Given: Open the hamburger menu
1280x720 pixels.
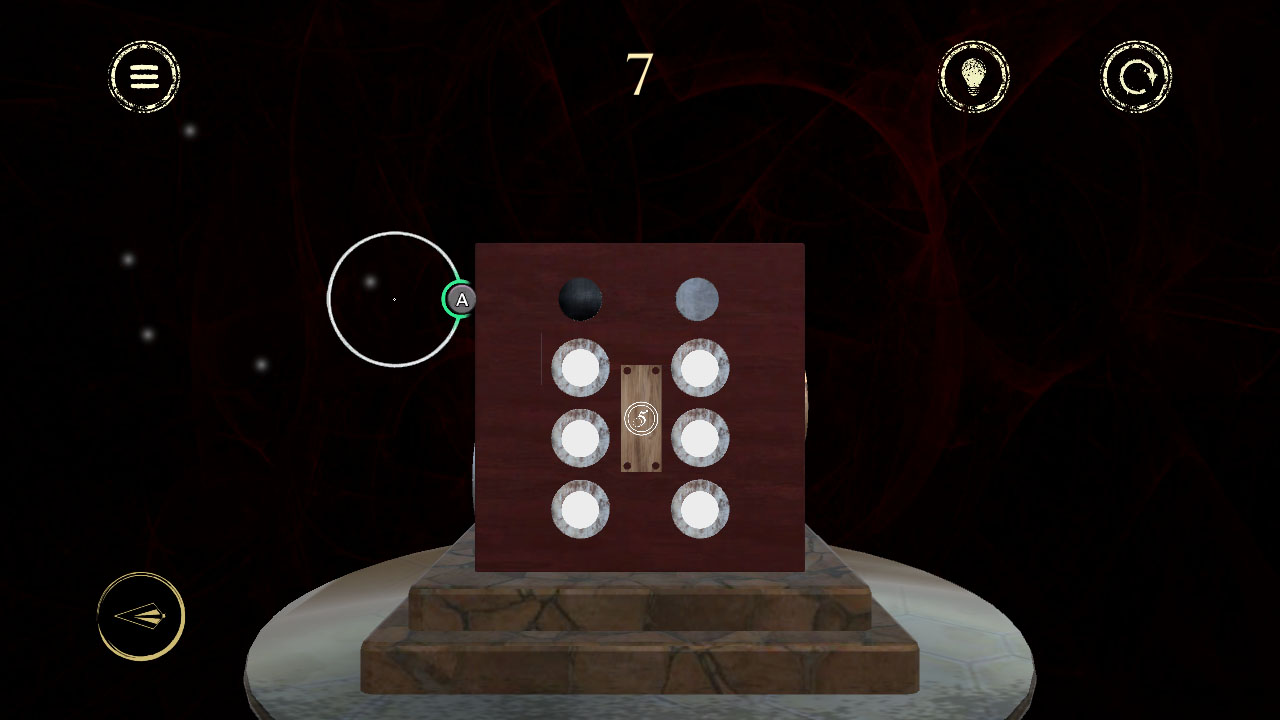Looking at the screenshot, I should [x=142, y=77].
